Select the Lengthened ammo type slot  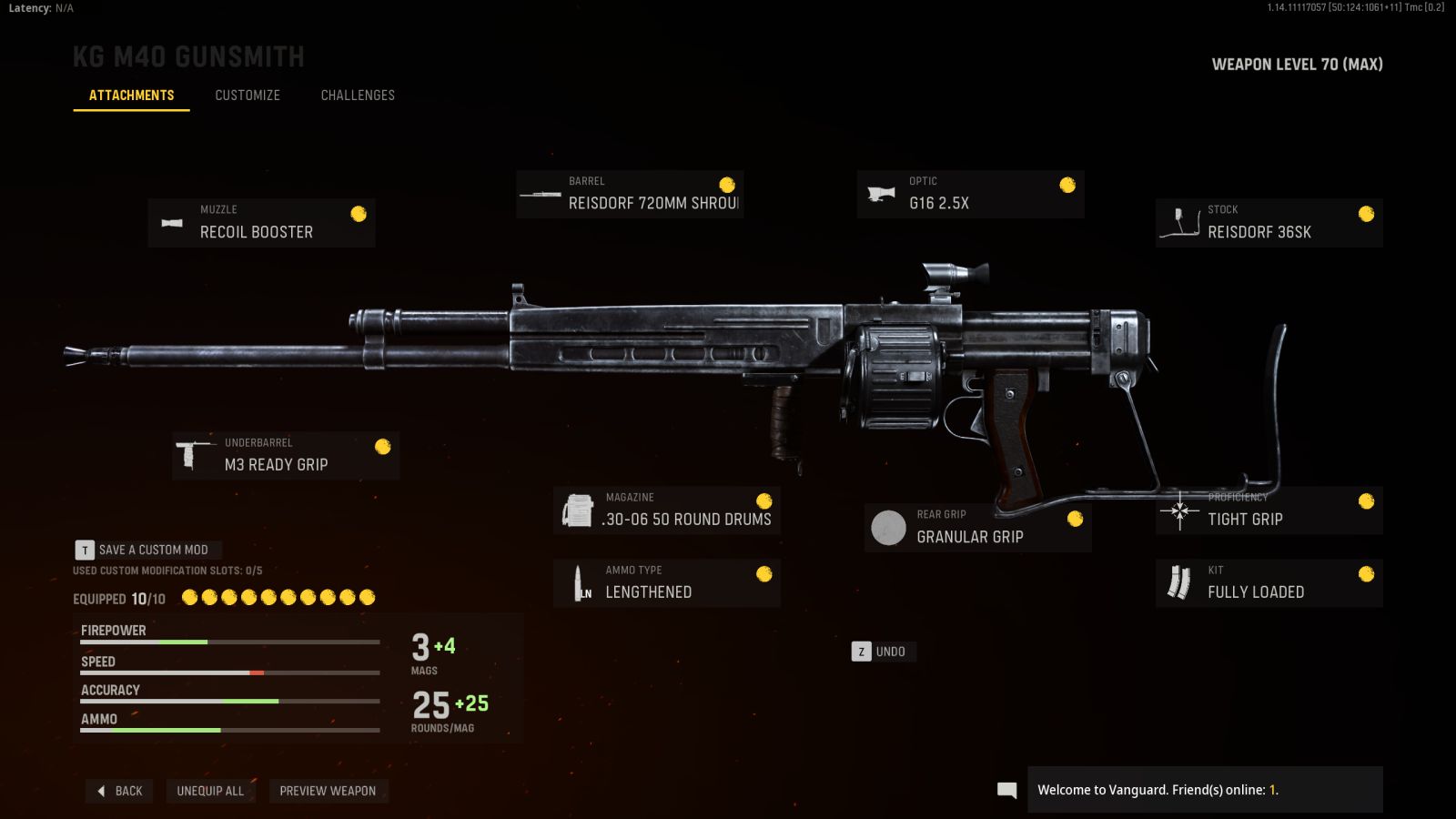[667, 582]
